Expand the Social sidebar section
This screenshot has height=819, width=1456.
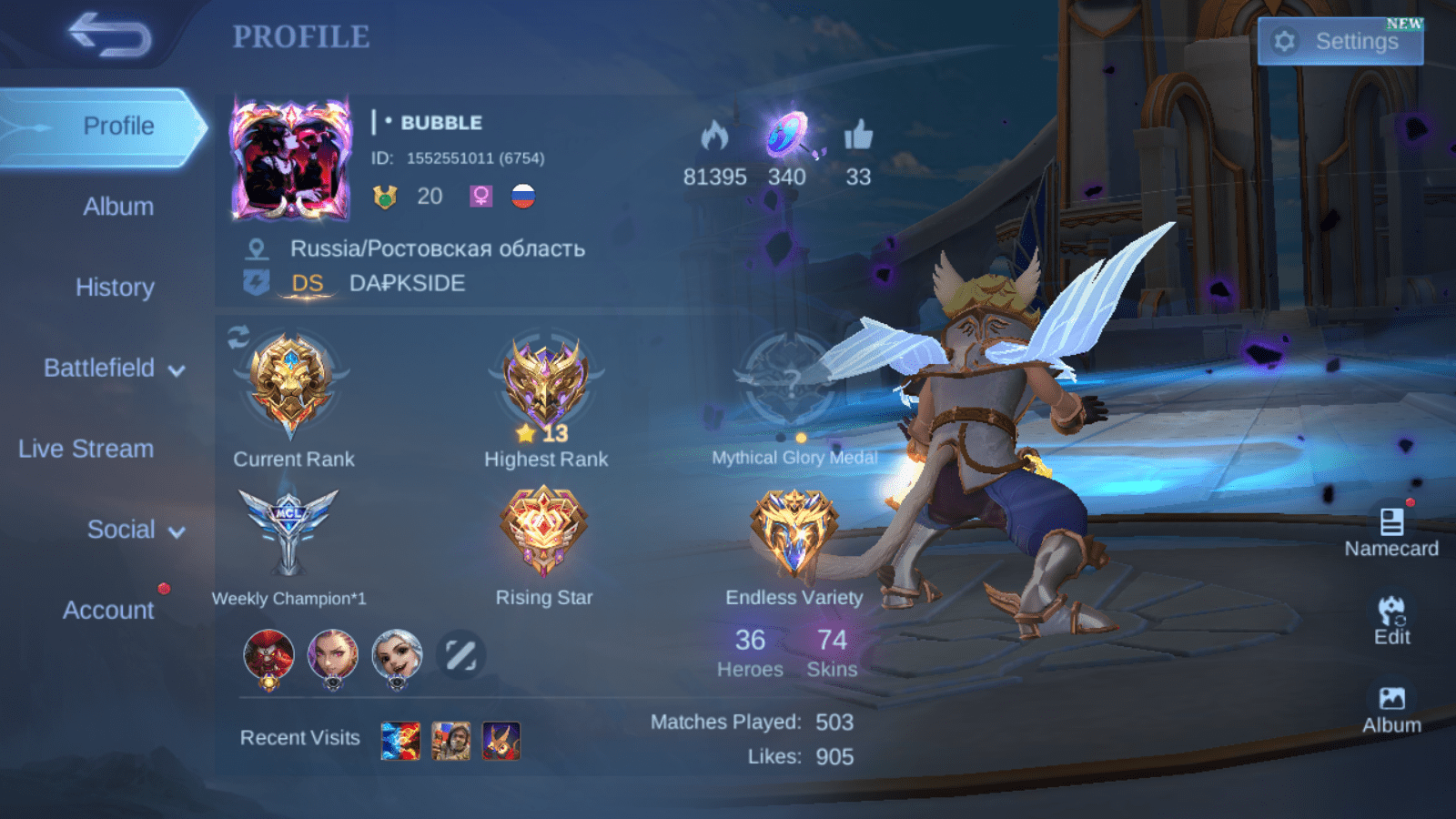122,529
